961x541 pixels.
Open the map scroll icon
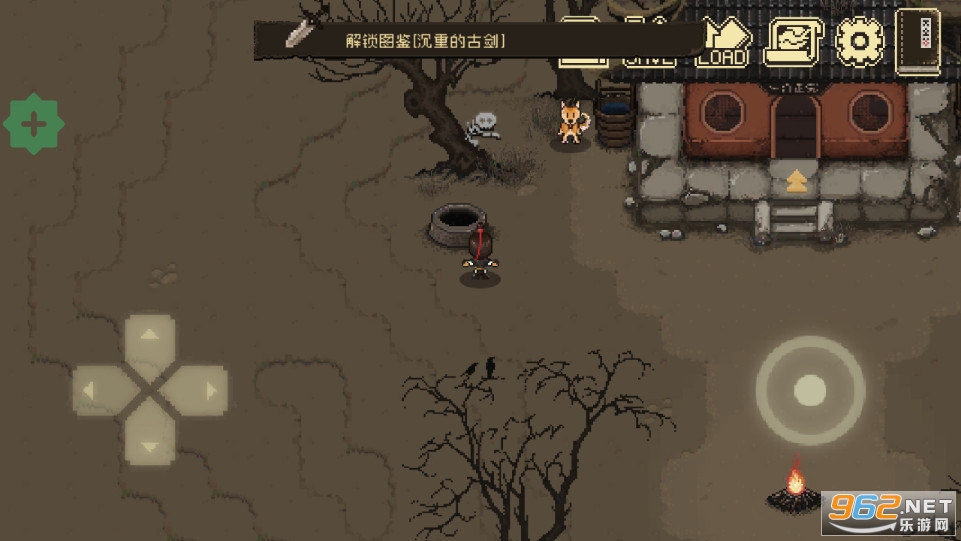click(x=788, y=42)
